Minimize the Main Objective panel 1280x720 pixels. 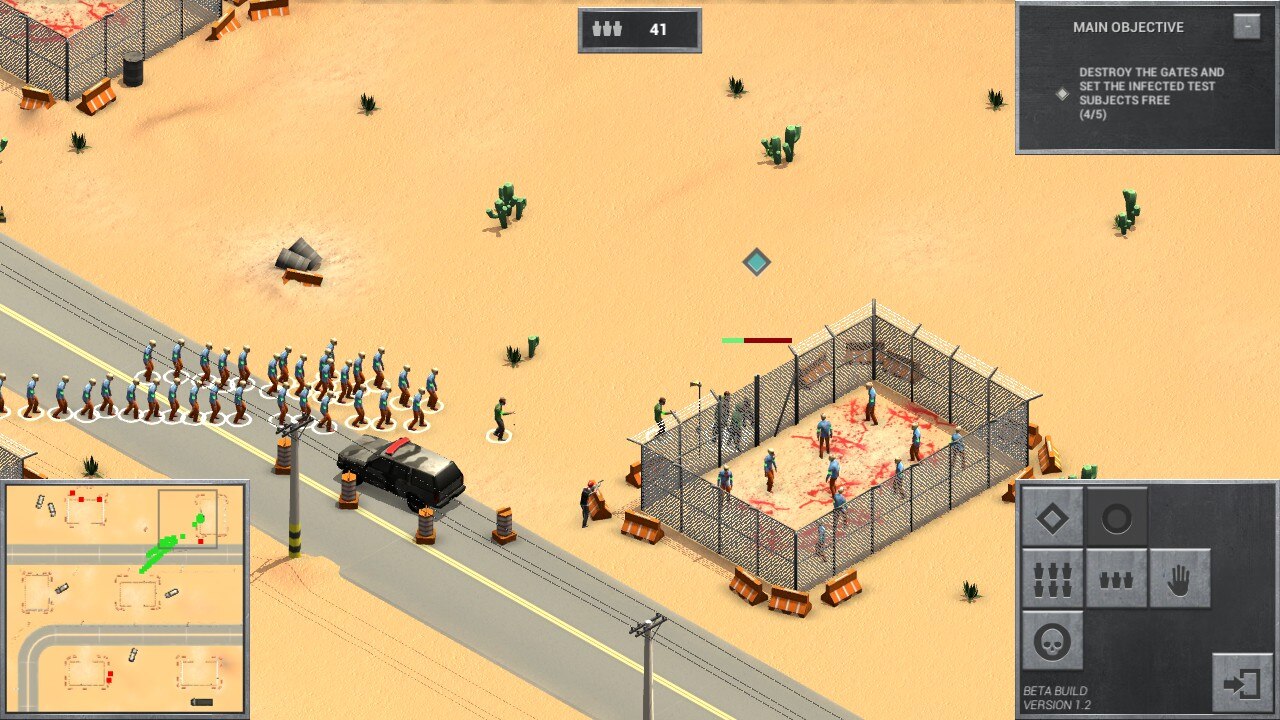point(1246,26)
